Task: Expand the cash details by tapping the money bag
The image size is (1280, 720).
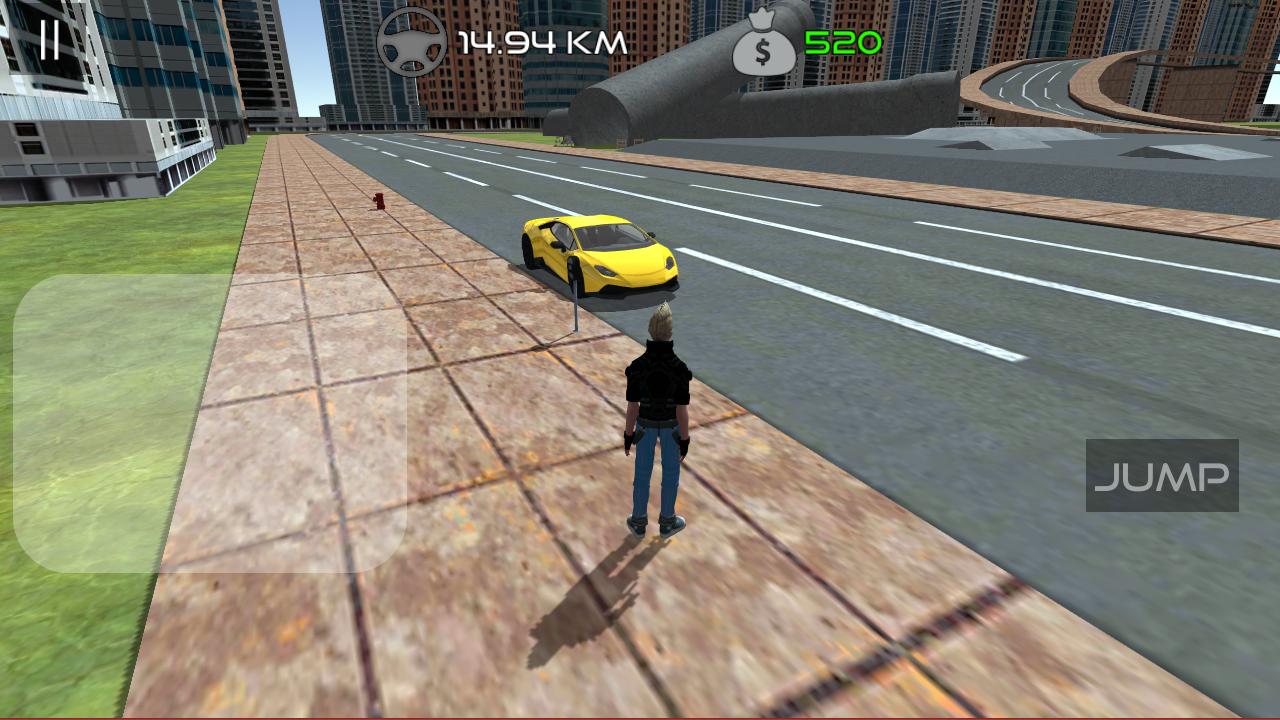Action: tap(763, 42)
